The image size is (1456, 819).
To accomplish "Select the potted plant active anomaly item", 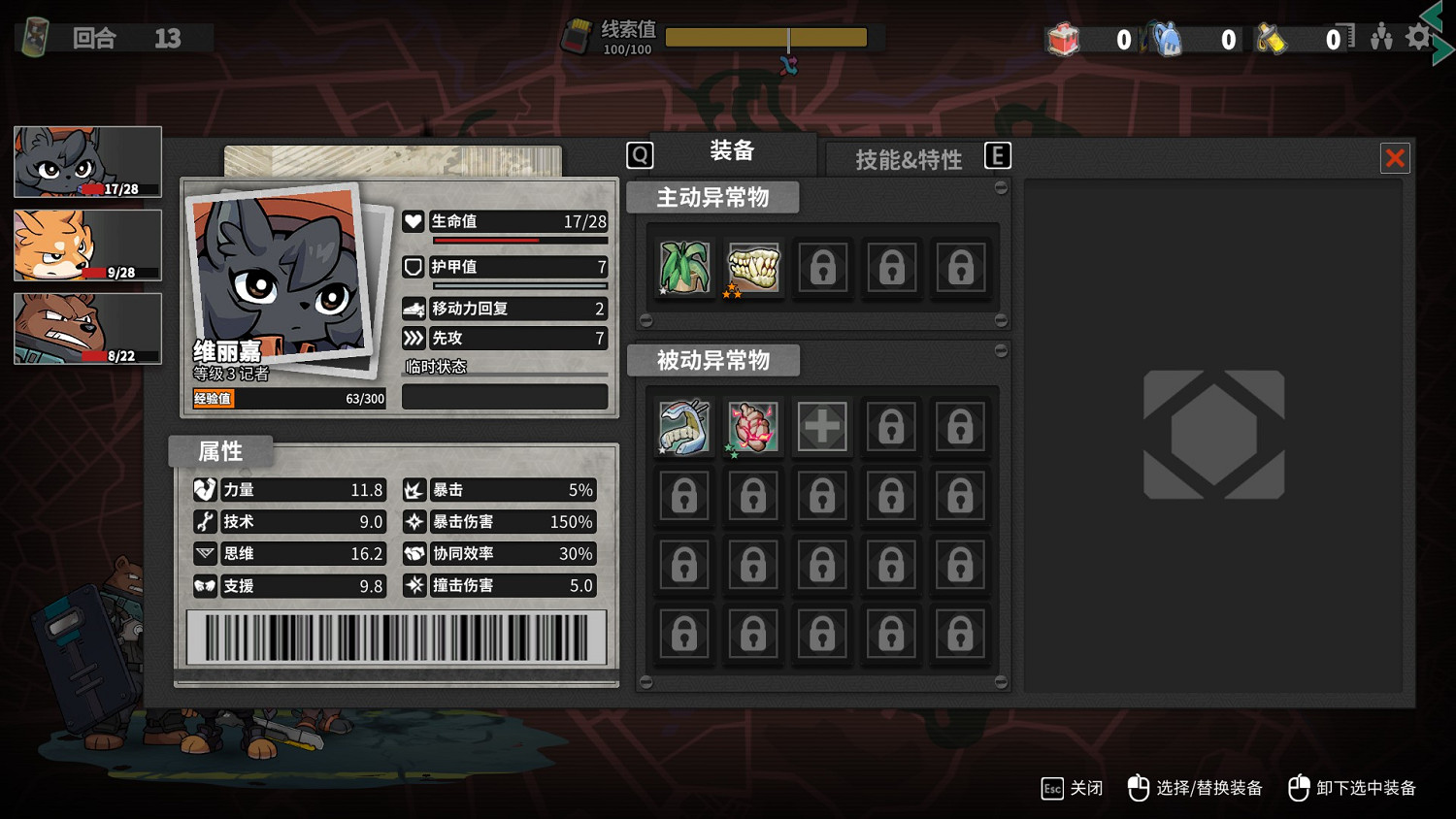I will click(684, 268).
